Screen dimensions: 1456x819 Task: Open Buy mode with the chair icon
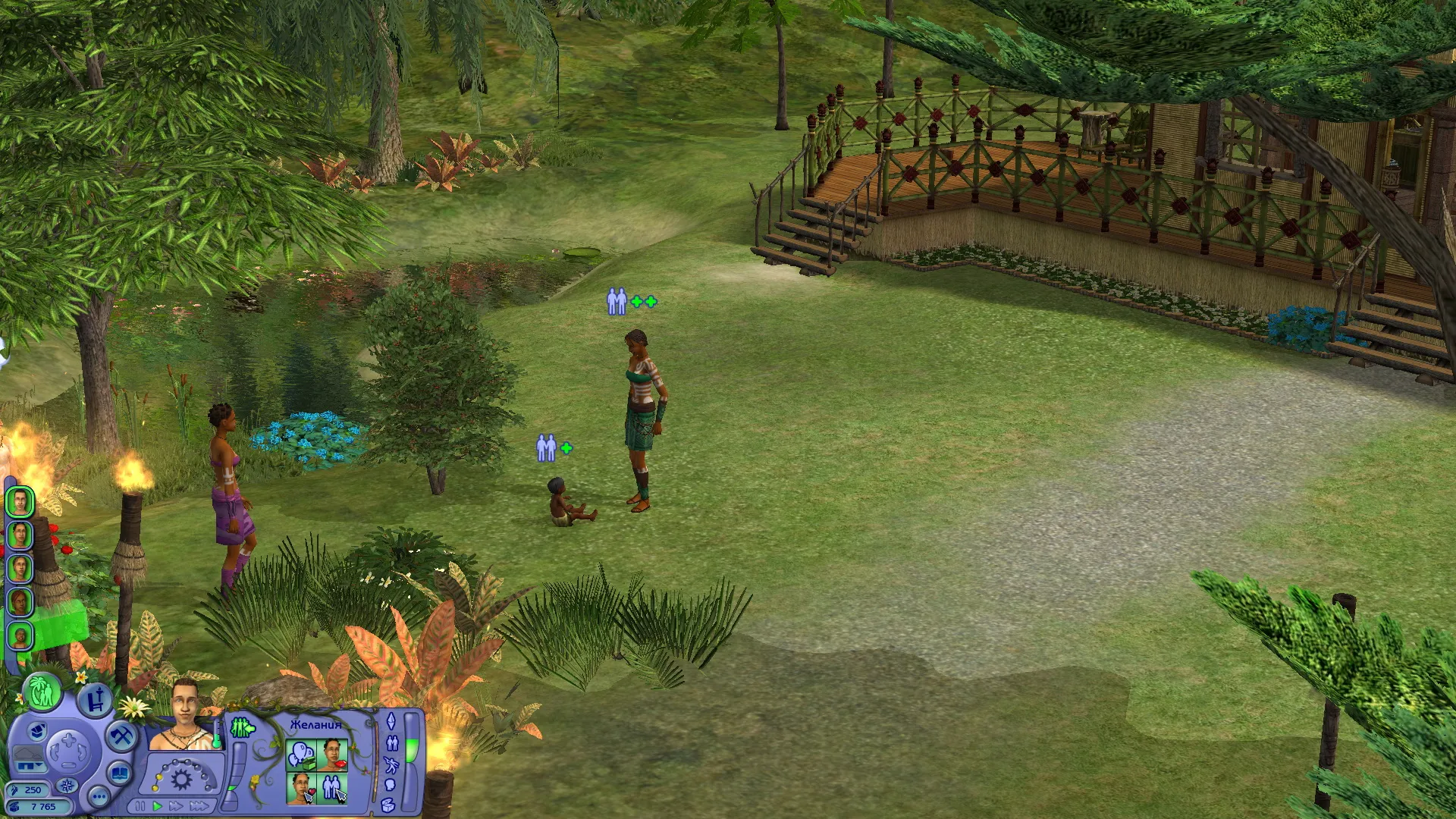tap(94, 701)
